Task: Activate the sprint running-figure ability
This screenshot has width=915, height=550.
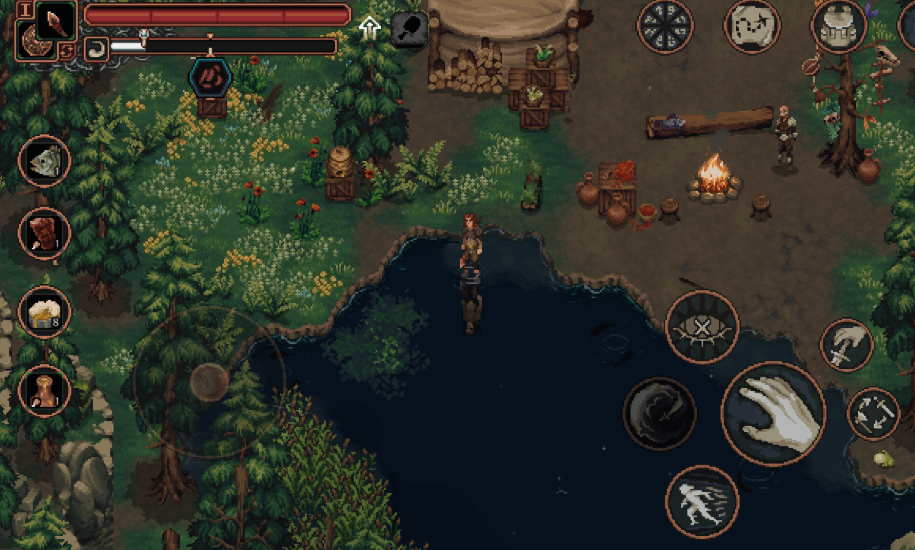Action: [x=702, y=501]
